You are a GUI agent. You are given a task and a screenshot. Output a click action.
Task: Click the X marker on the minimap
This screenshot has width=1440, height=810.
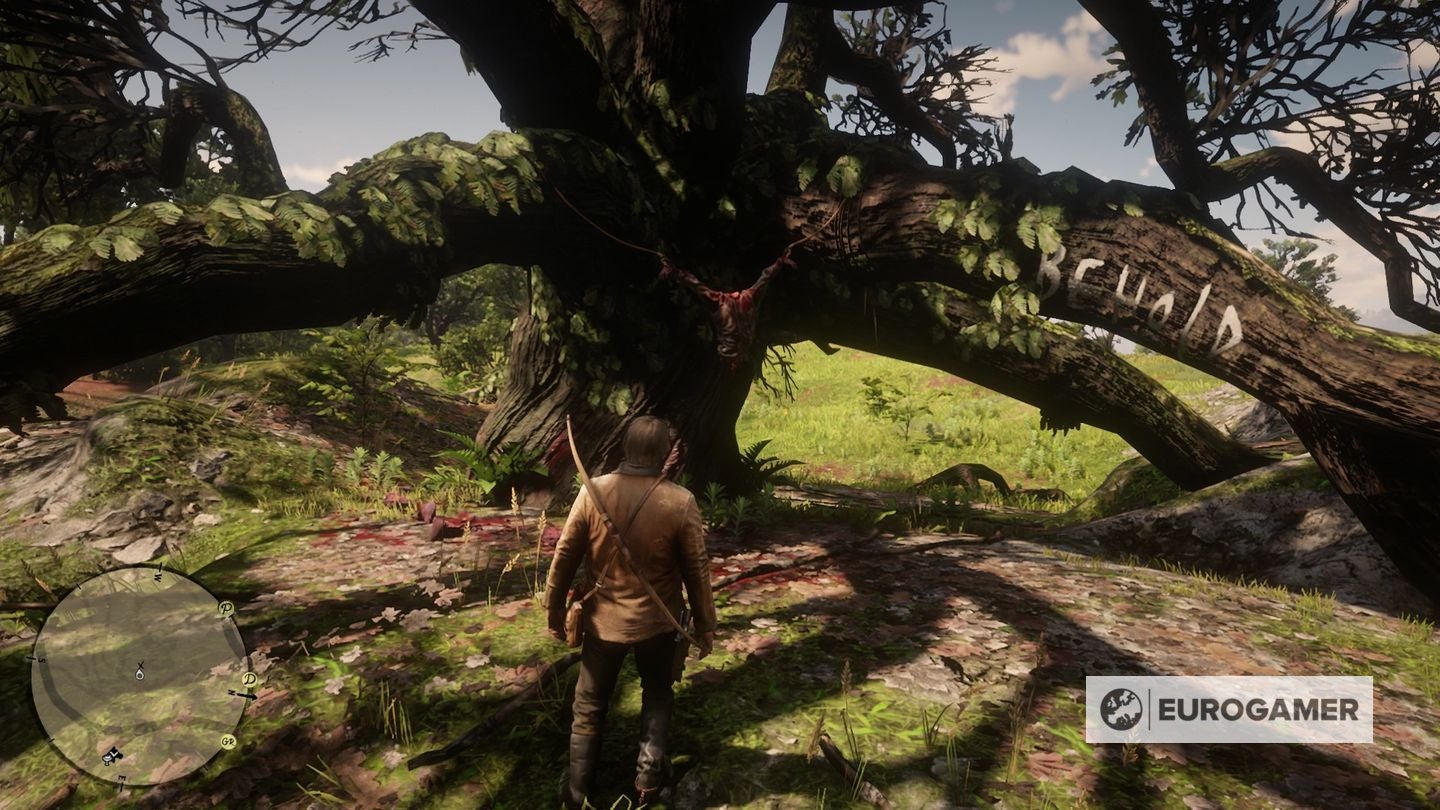[x=139, y=664]
